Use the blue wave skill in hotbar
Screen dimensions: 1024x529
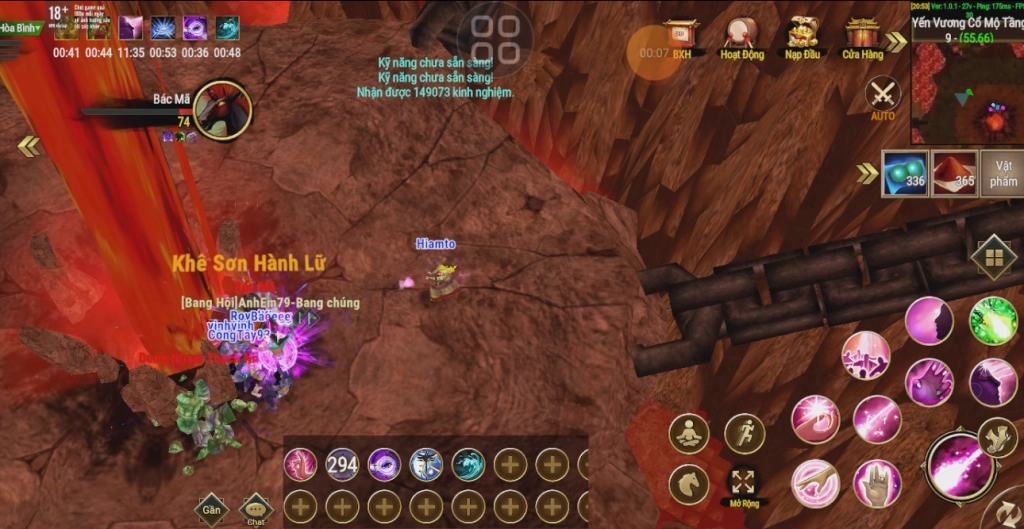pos(468,464)
